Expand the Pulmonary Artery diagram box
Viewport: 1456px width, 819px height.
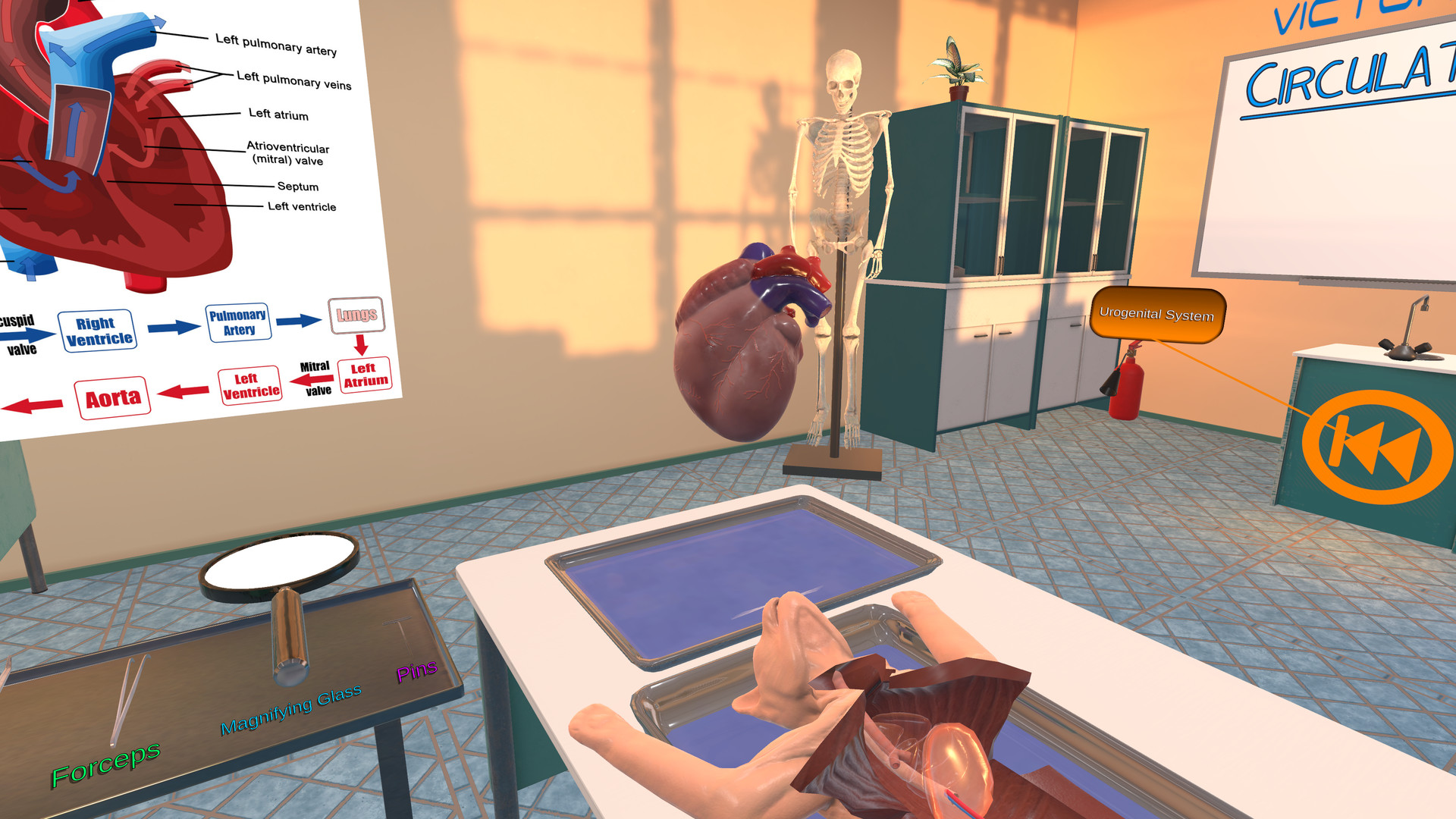pyautogui.click(x=239, y=320)
